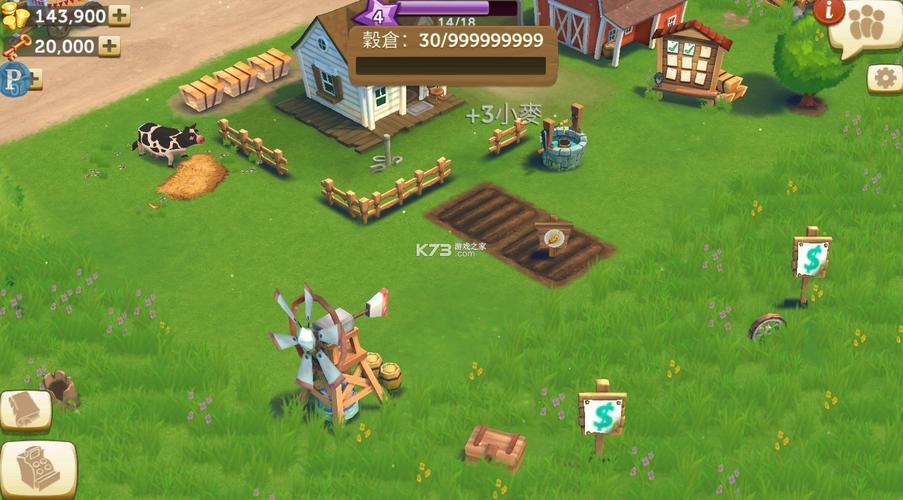
Task: Tap the plus button beside the keys
Action: 109,46
